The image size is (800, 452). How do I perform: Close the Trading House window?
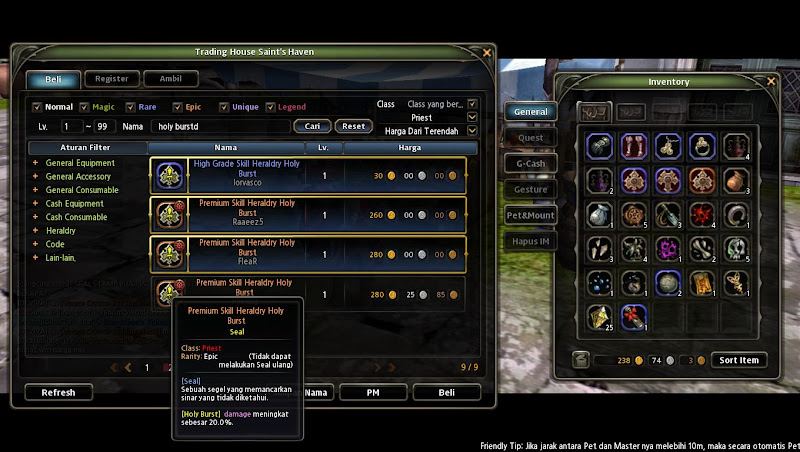pos(487,52)
